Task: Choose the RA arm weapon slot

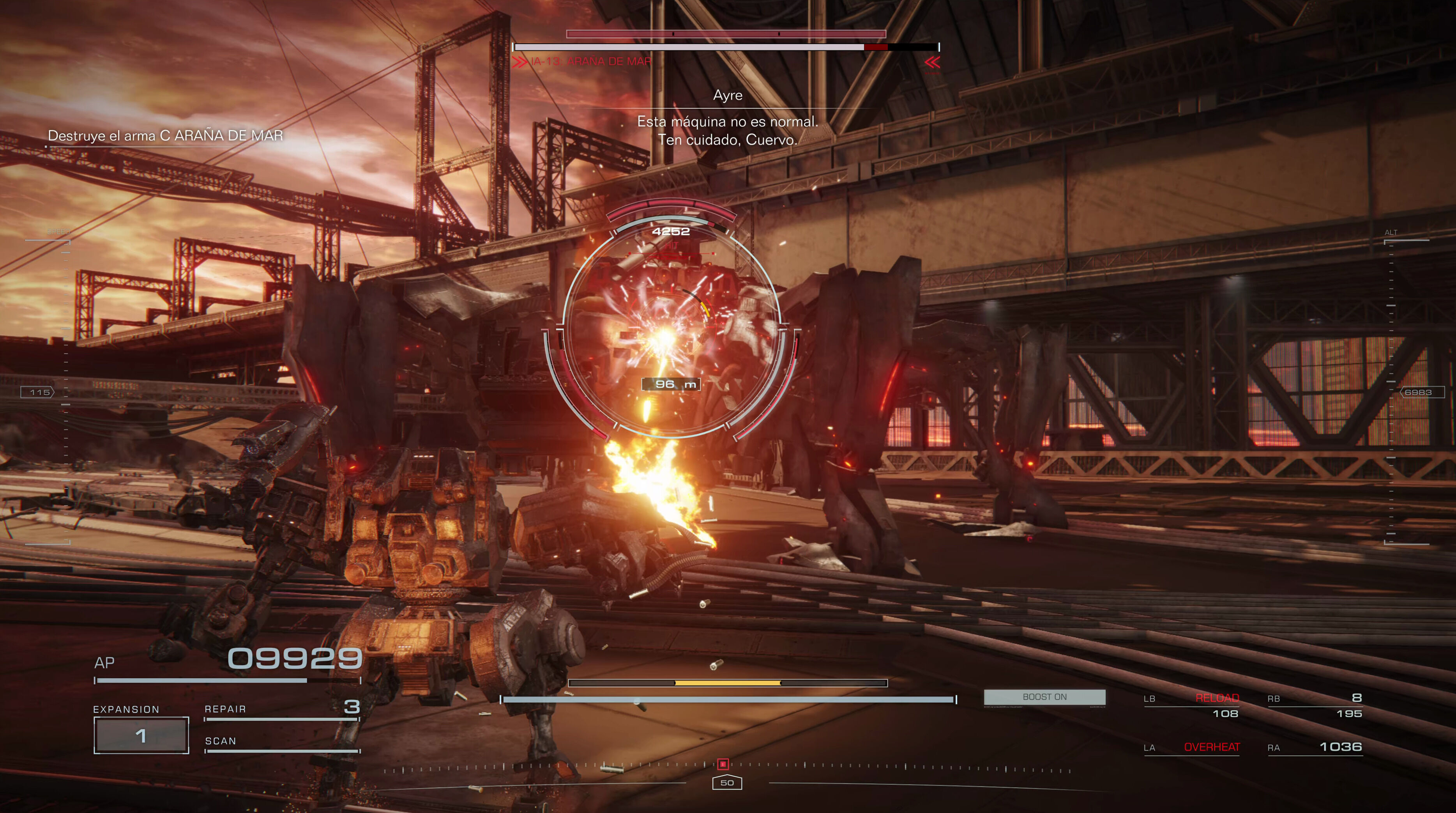Action: 1315,747
